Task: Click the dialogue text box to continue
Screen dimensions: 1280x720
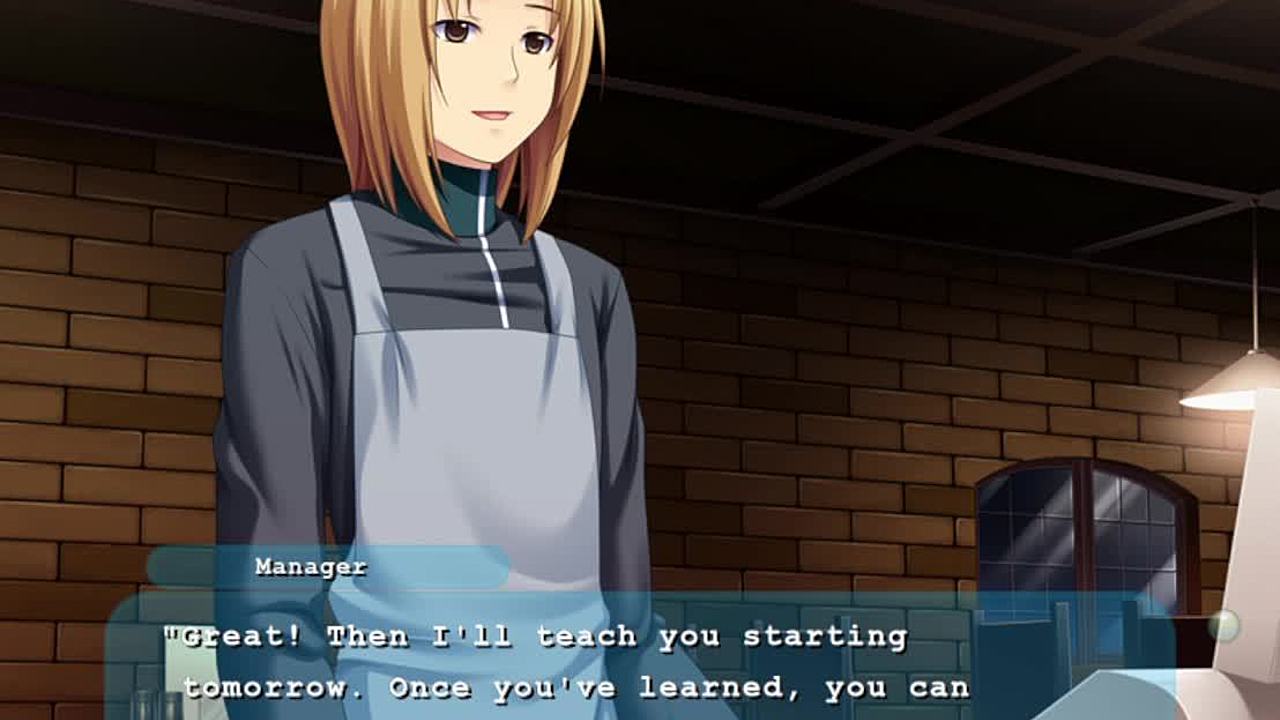Action: coord(640,660)
